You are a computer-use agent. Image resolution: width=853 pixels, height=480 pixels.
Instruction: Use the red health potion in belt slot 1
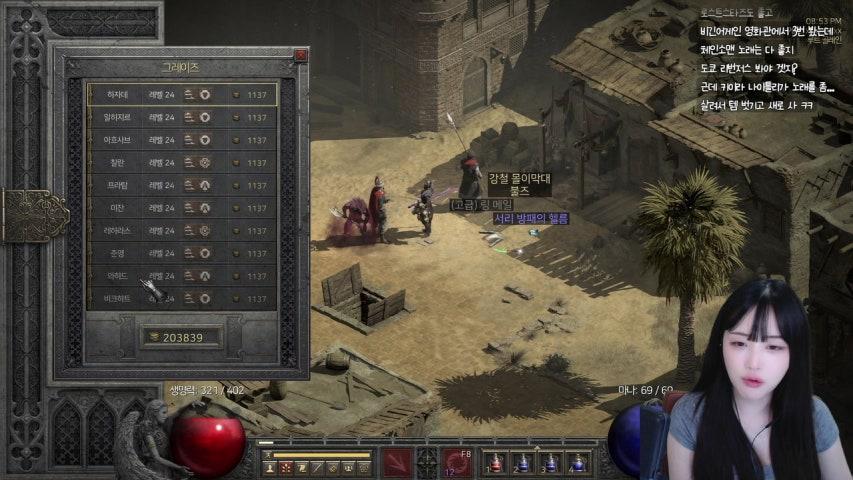[494, 463]
